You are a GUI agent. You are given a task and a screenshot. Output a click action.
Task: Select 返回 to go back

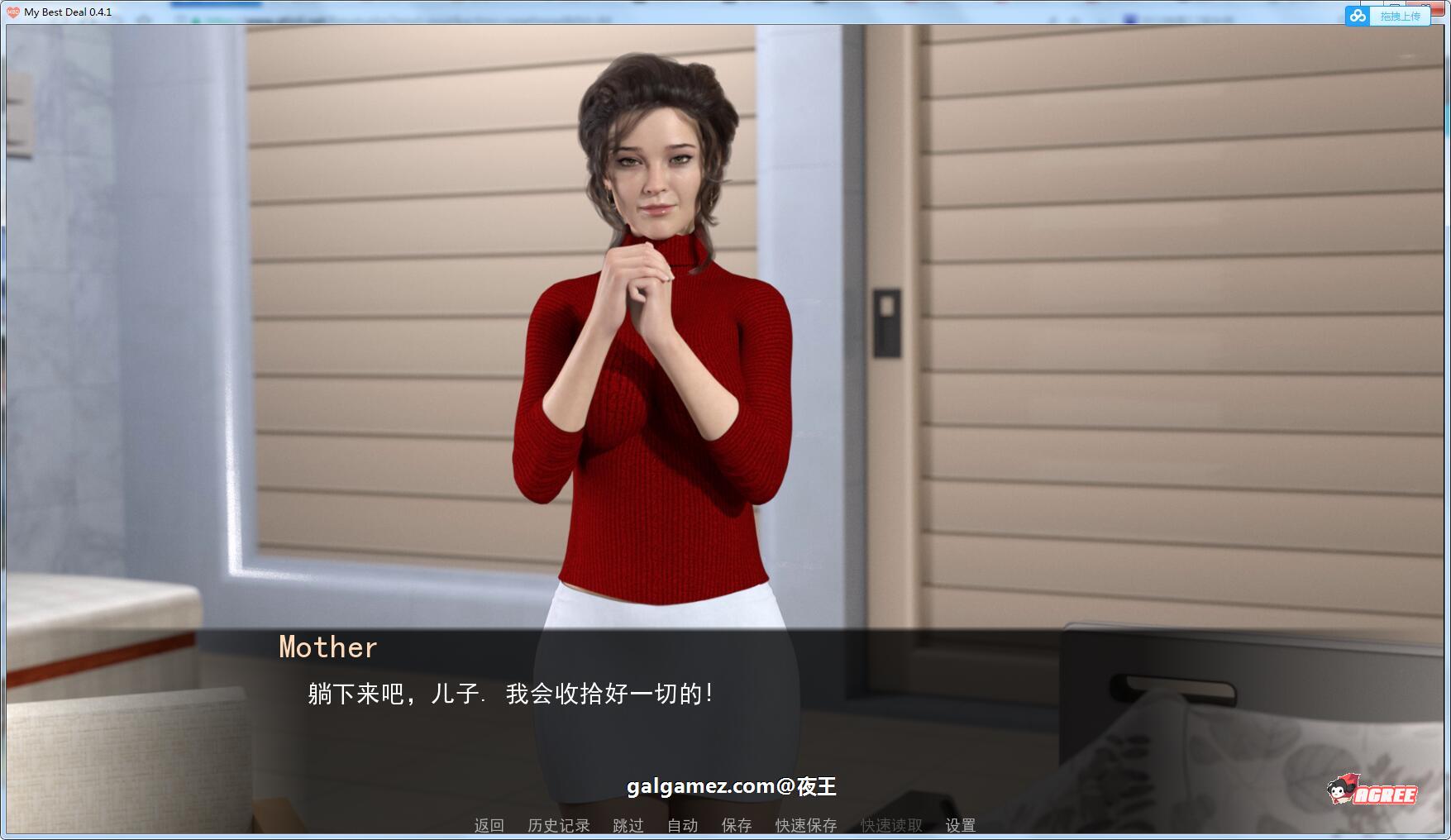[x=488, y=824]
